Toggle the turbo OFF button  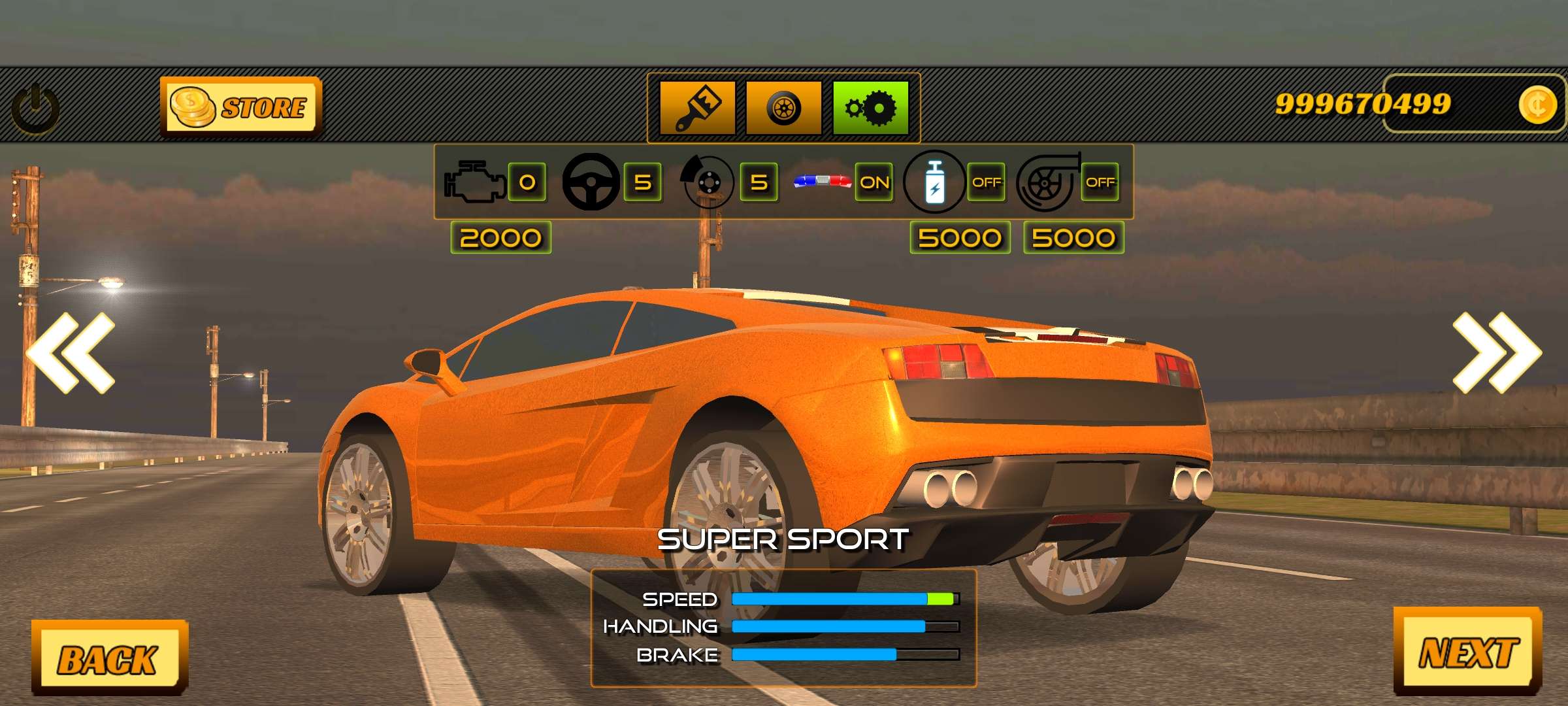[1100, 182]
